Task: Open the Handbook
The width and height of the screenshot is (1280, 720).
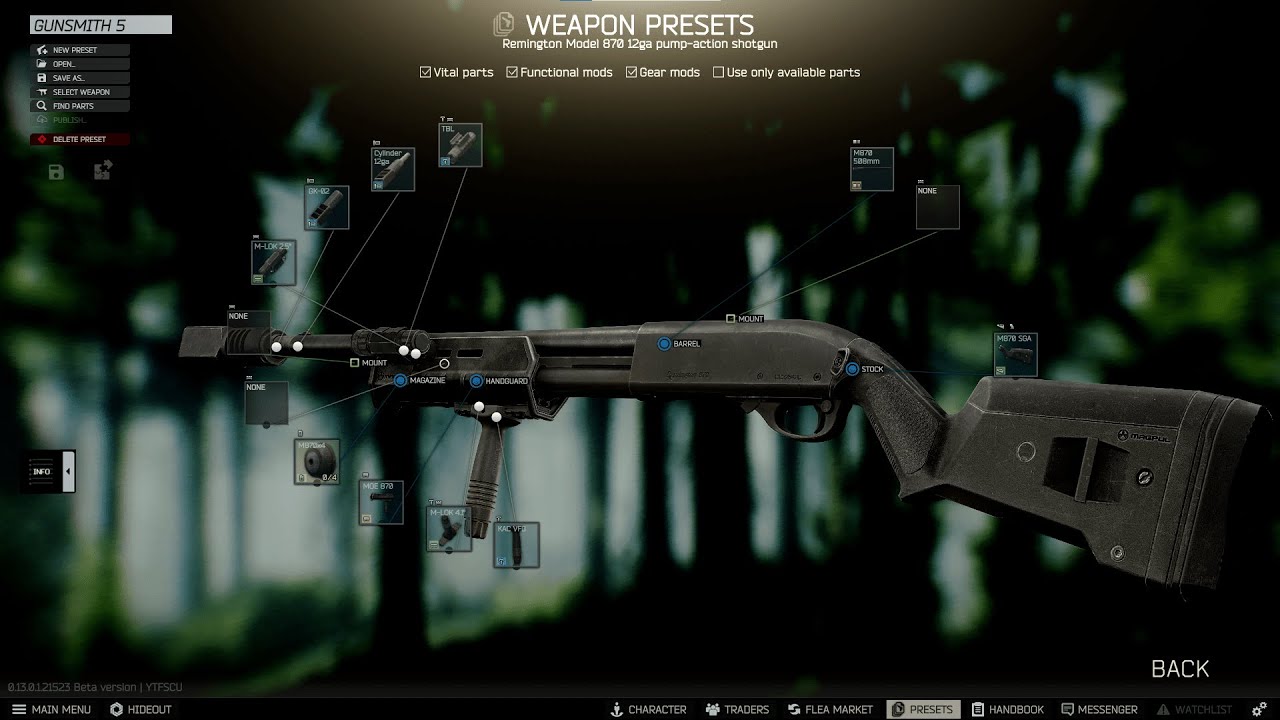Action: pos(1007,709)
